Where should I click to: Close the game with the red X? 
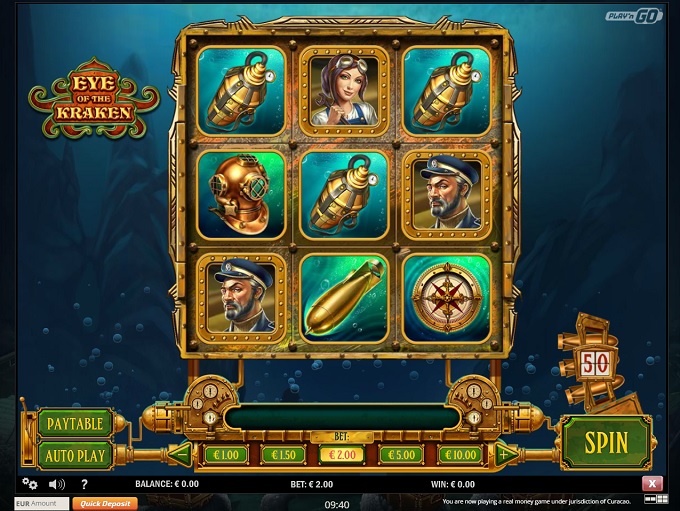(654, 484)
